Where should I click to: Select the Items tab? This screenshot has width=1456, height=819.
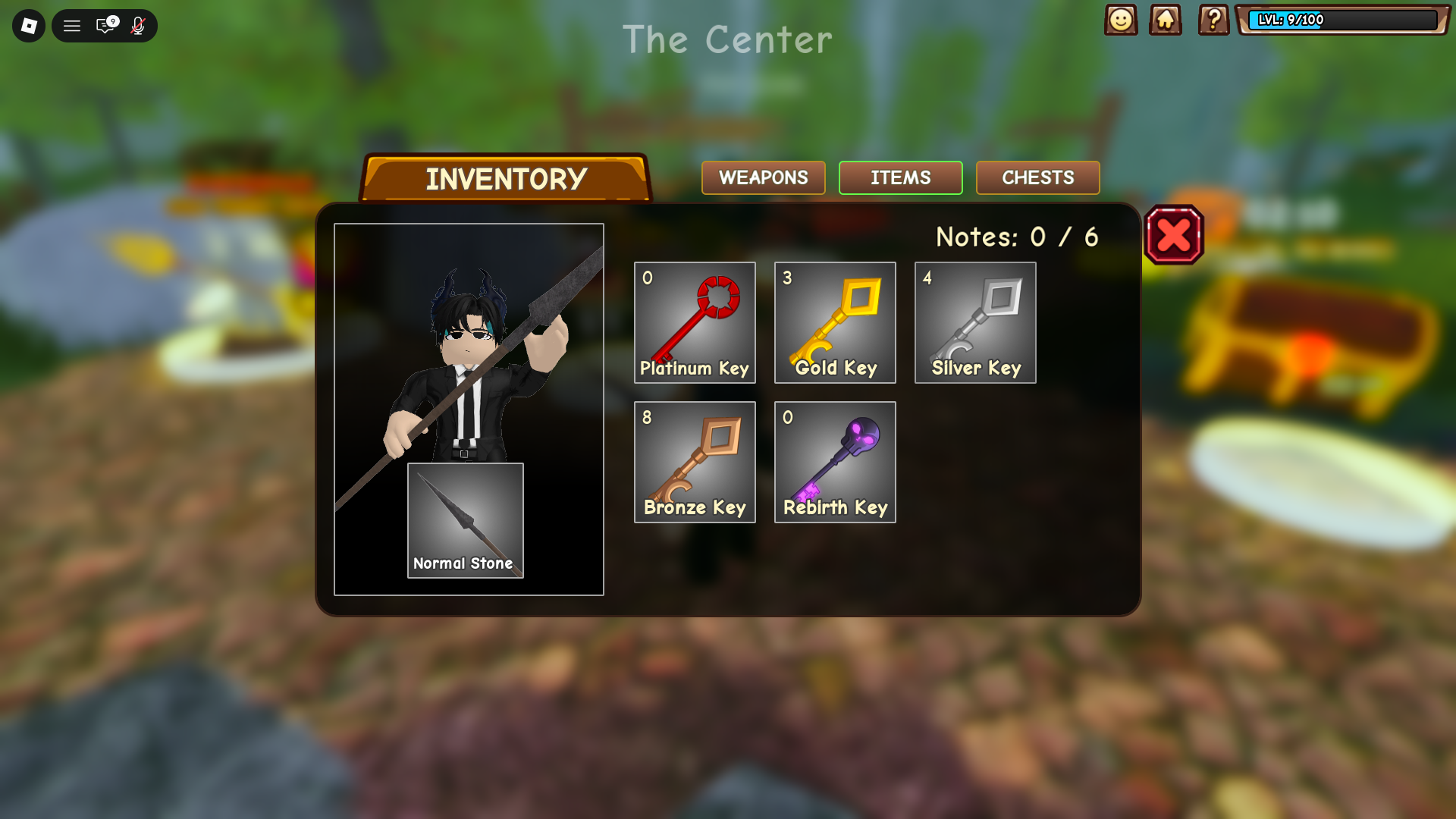point(900,177)
